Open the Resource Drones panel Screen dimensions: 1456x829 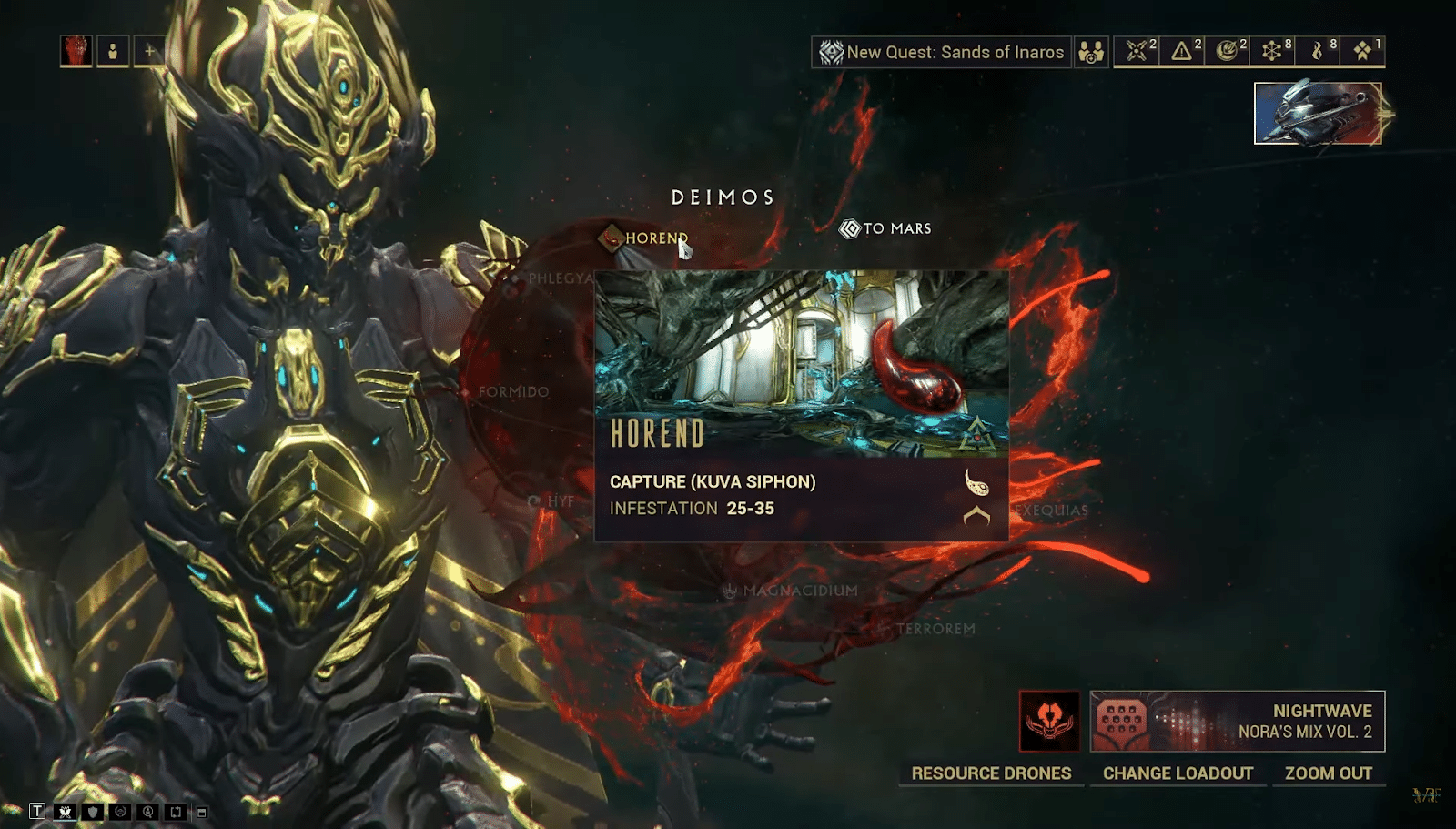coord(991,773)
